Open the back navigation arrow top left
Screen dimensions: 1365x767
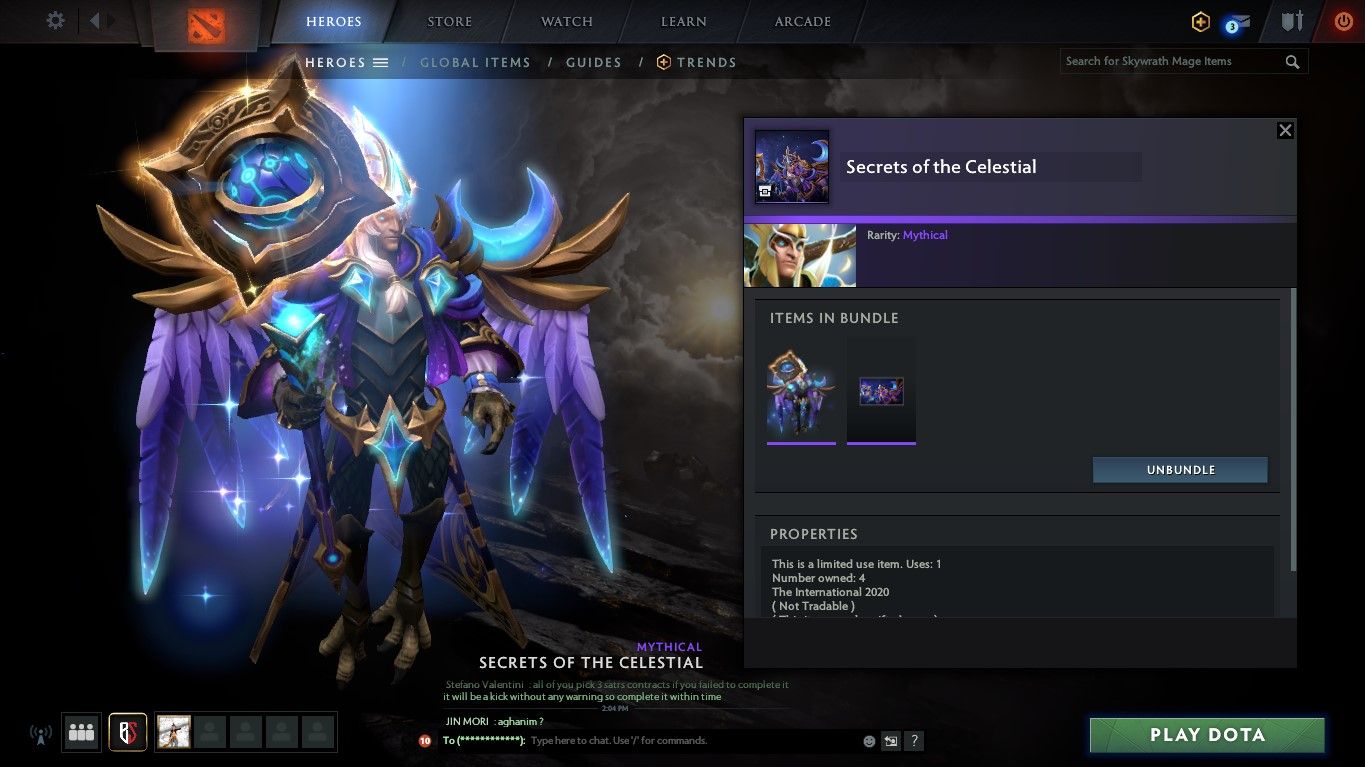[x=93, y=19]
